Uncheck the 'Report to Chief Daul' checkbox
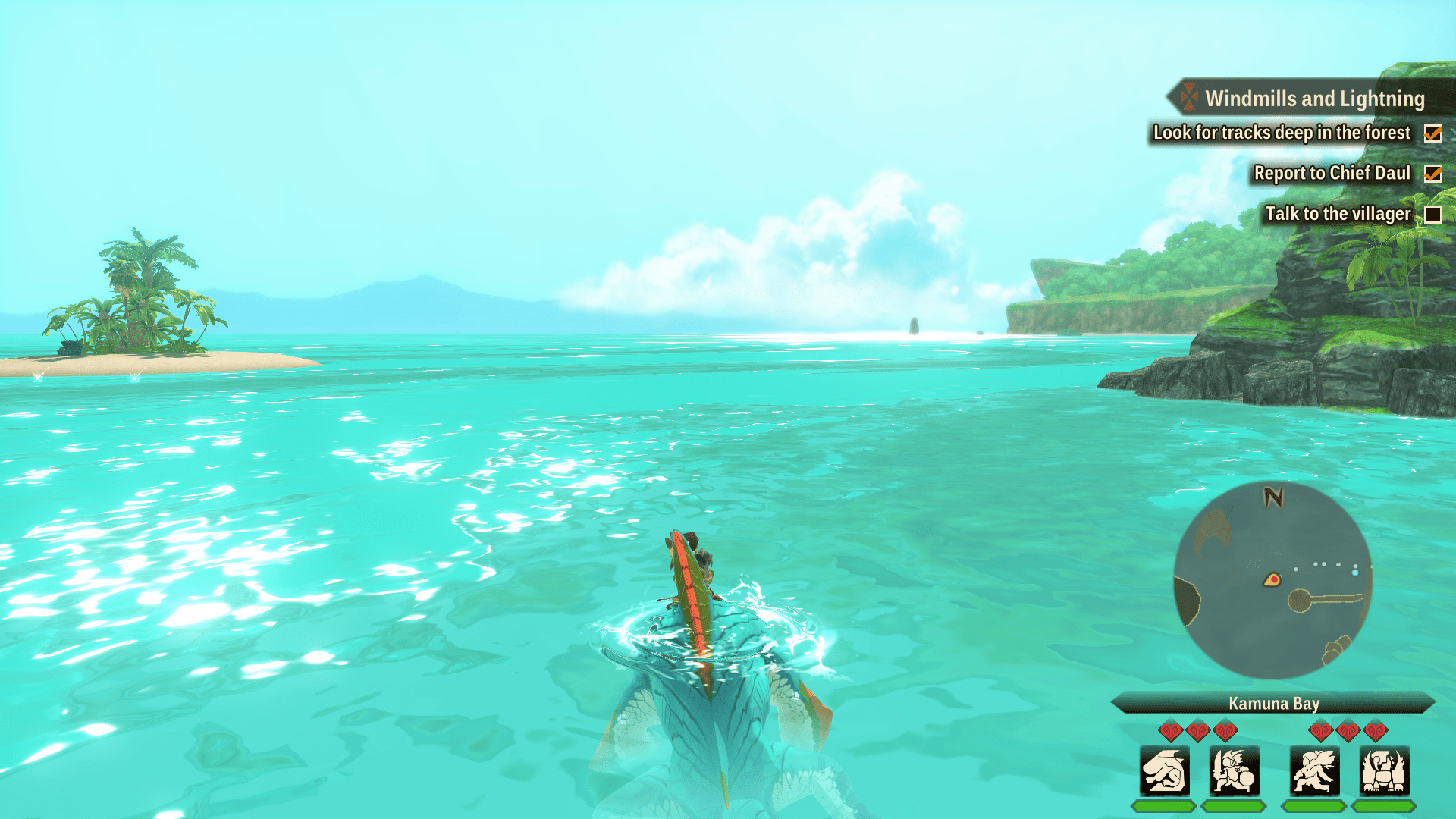Image resolution: width=1456 pixels, height=819 pixels. (x=1433, y=174)
